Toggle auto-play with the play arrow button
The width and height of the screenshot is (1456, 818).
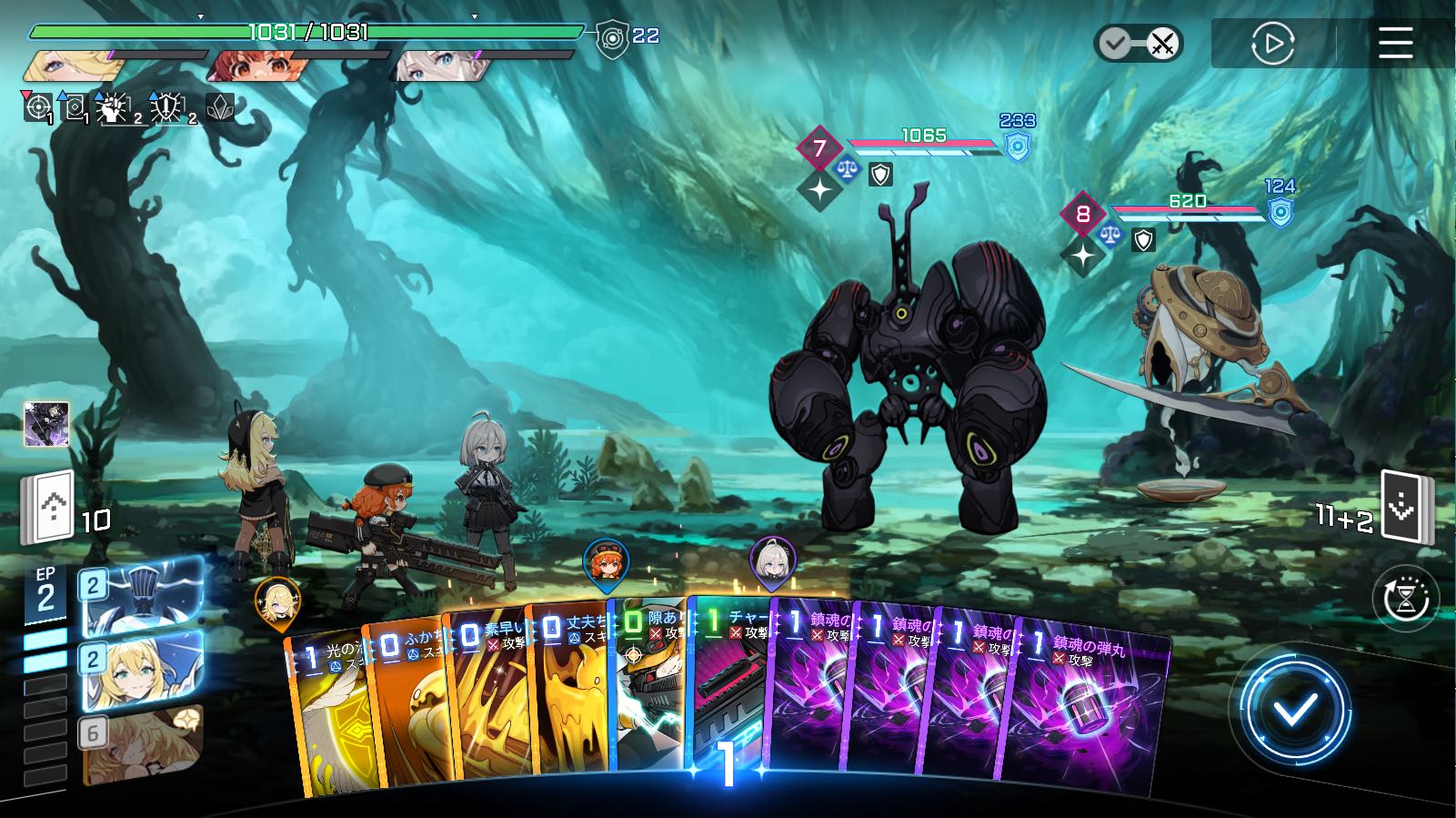click(x=1272, y=43)
